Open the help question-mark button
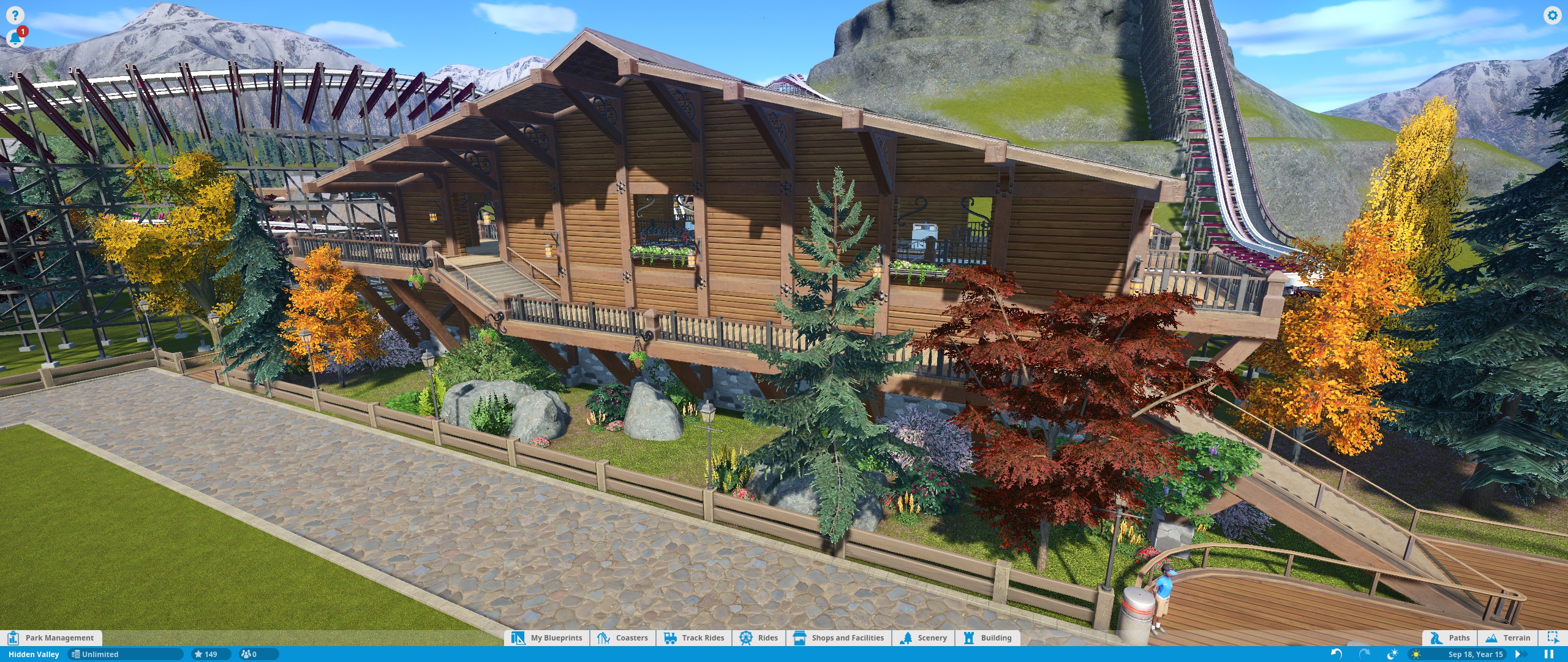This screenshot has height=662, width=1568. tap(14, 14)
